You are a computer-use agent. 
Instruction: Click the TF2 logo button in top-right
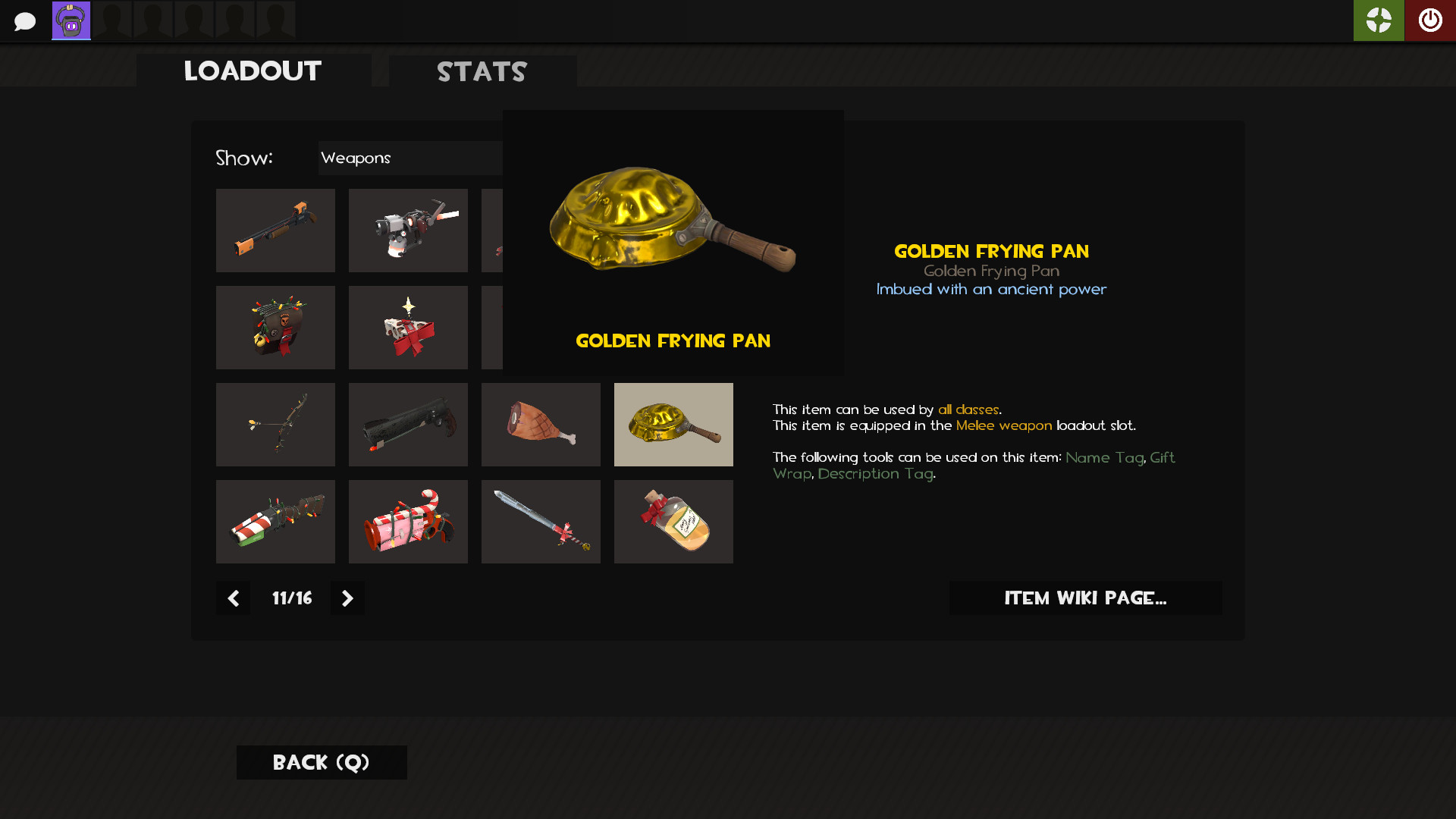pyautogui.click(x=1379, y=20)
